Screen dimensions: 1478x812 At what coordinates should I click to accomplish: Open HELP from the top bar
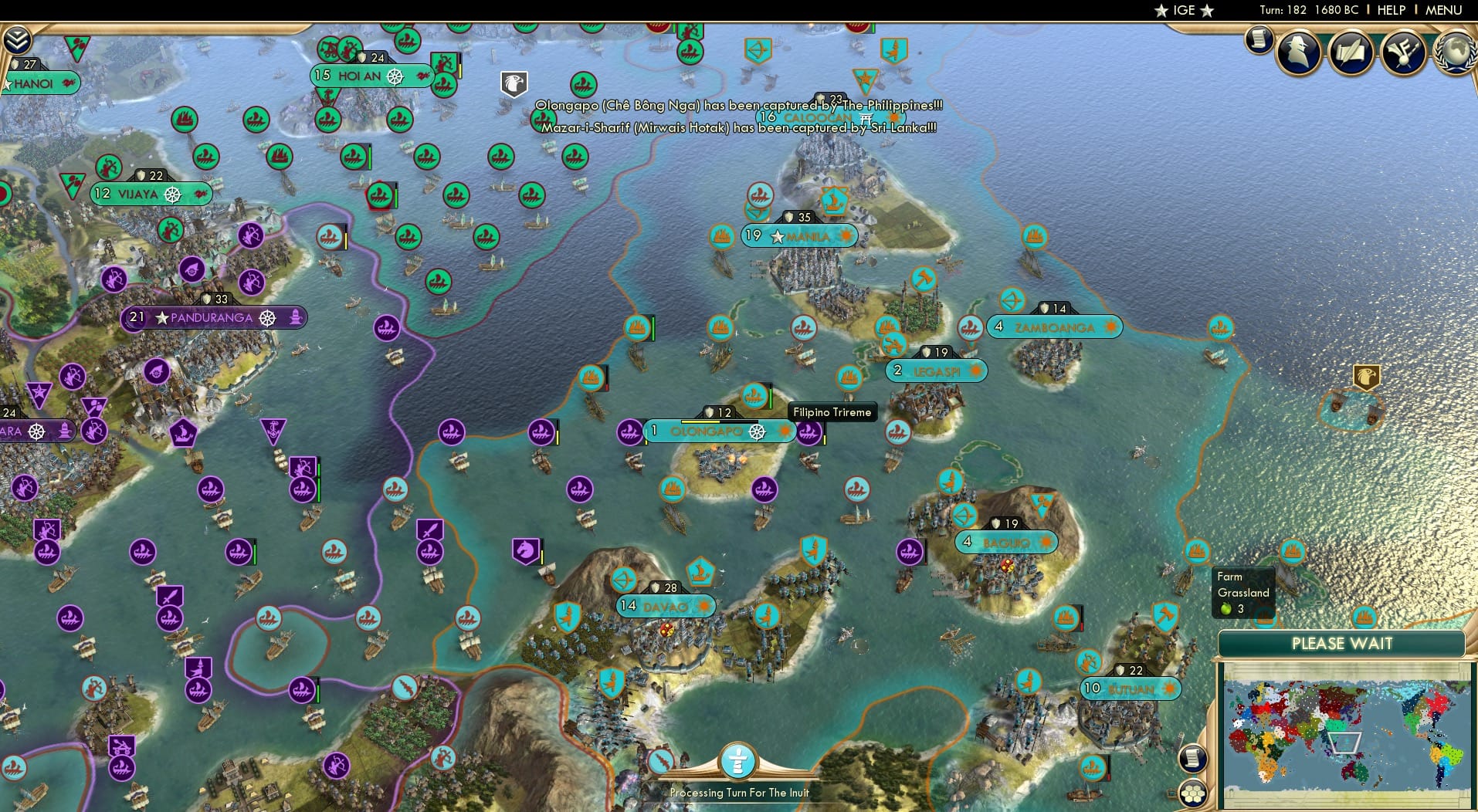pyautogui.click(x=1390, y=10)
